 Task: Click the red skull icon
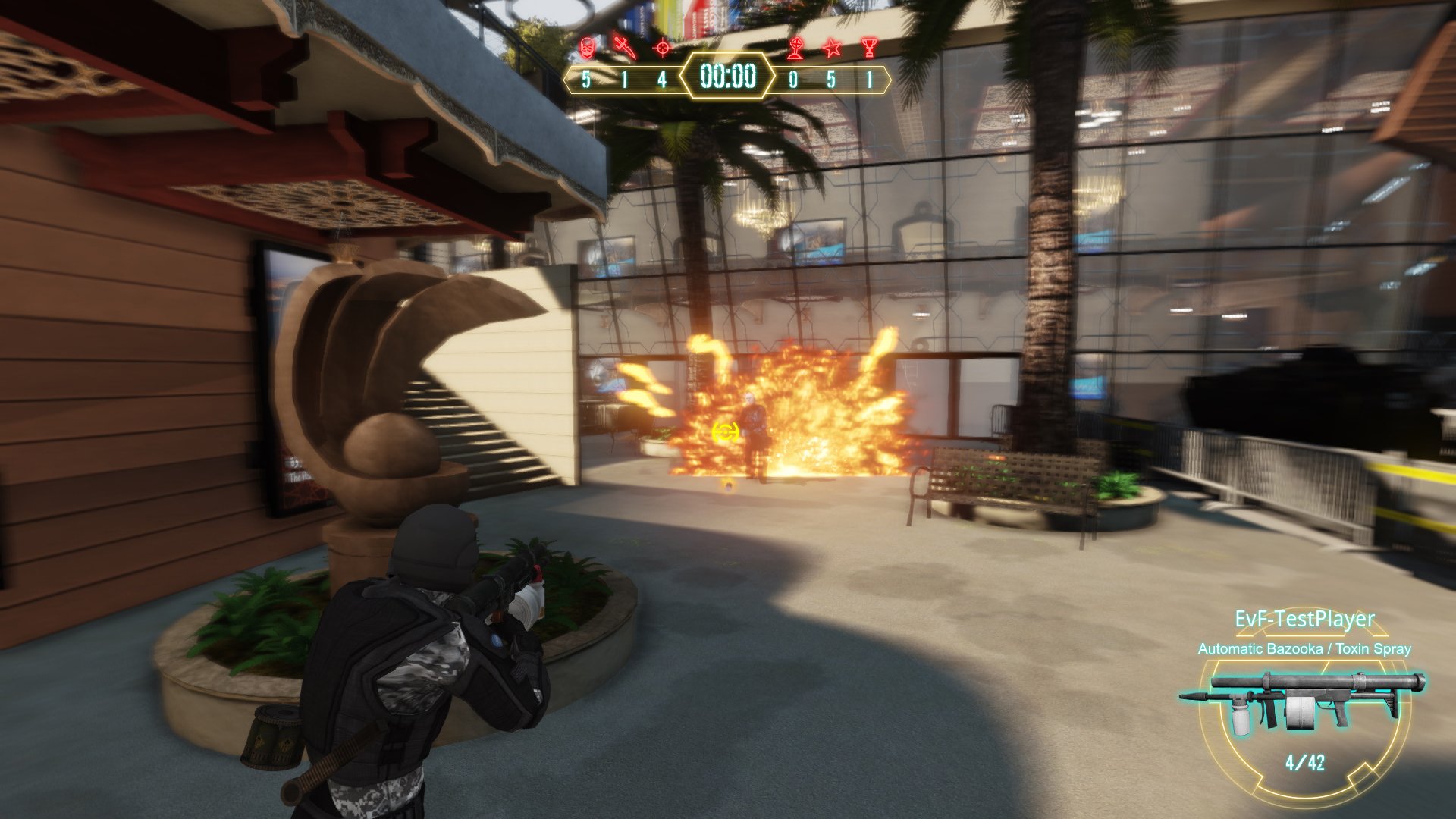pyautogui.click(x=586, y=48)
